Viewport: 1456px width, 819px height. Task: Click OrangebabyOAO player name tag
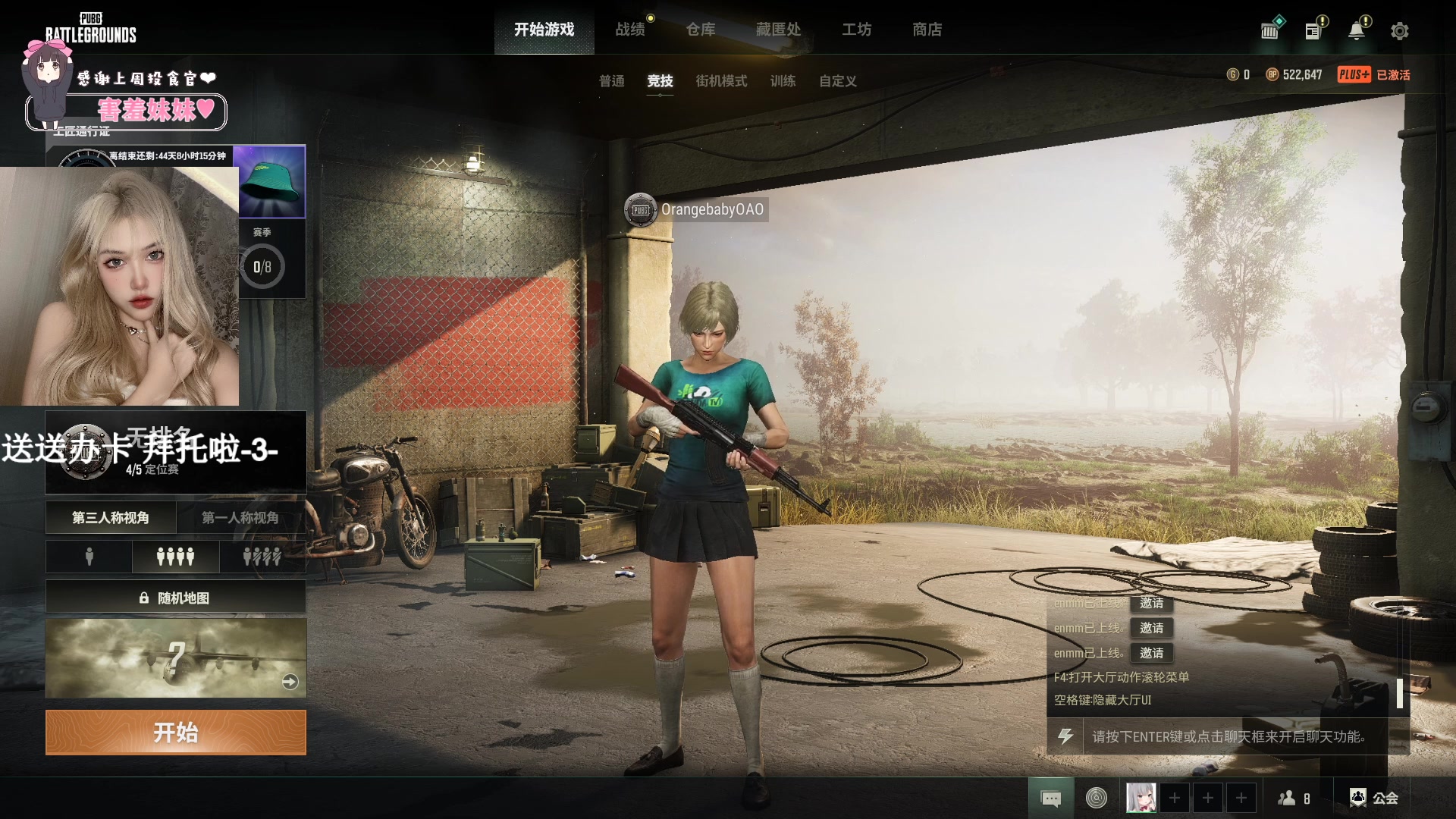click(x=711, y=209)
